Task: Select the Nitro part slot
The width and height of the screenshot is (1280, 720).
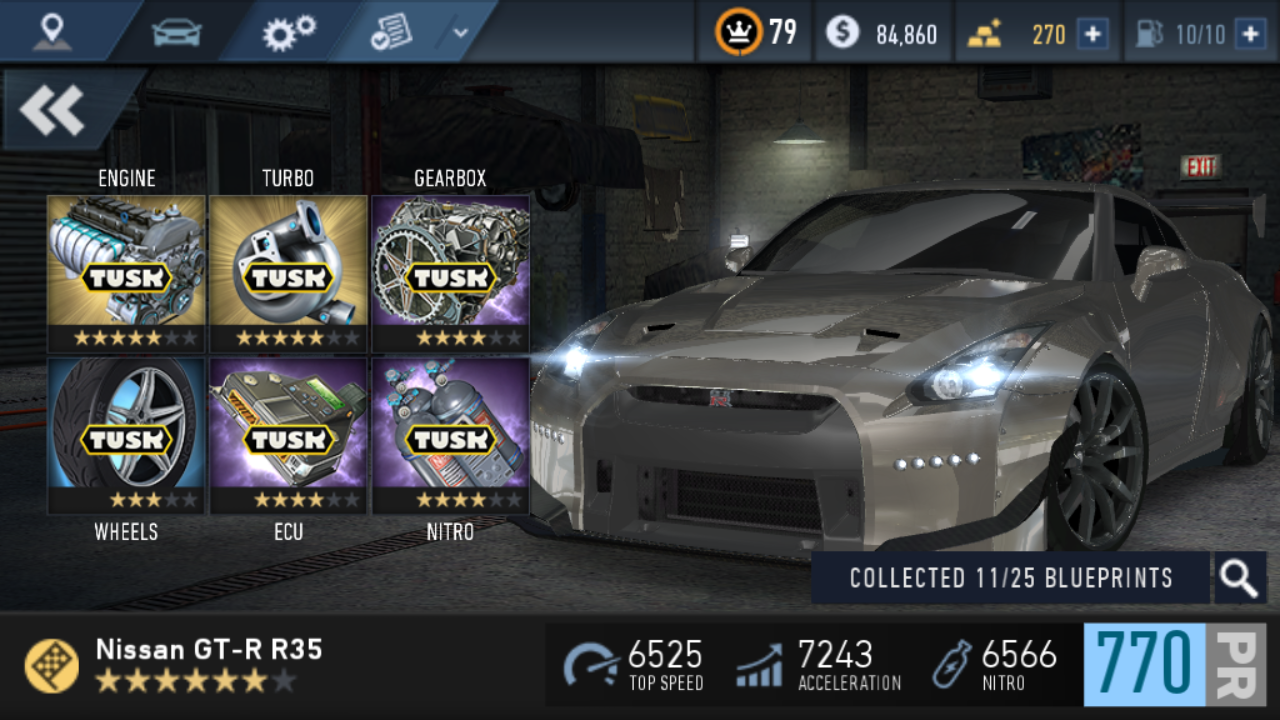Action: (450, 436)
